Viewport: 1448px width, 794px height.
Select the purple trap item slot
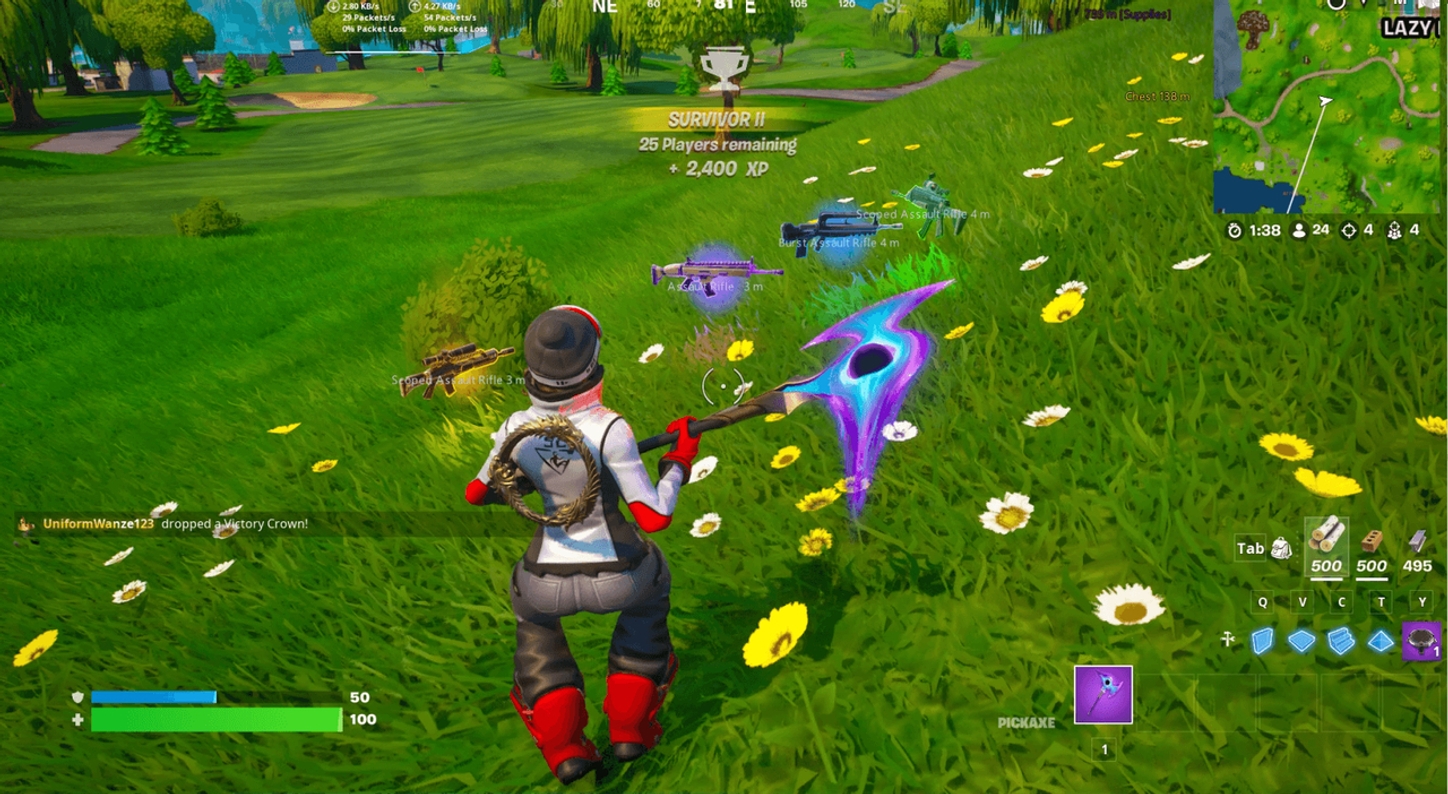pyautogui.click(x=1421, y=640)
